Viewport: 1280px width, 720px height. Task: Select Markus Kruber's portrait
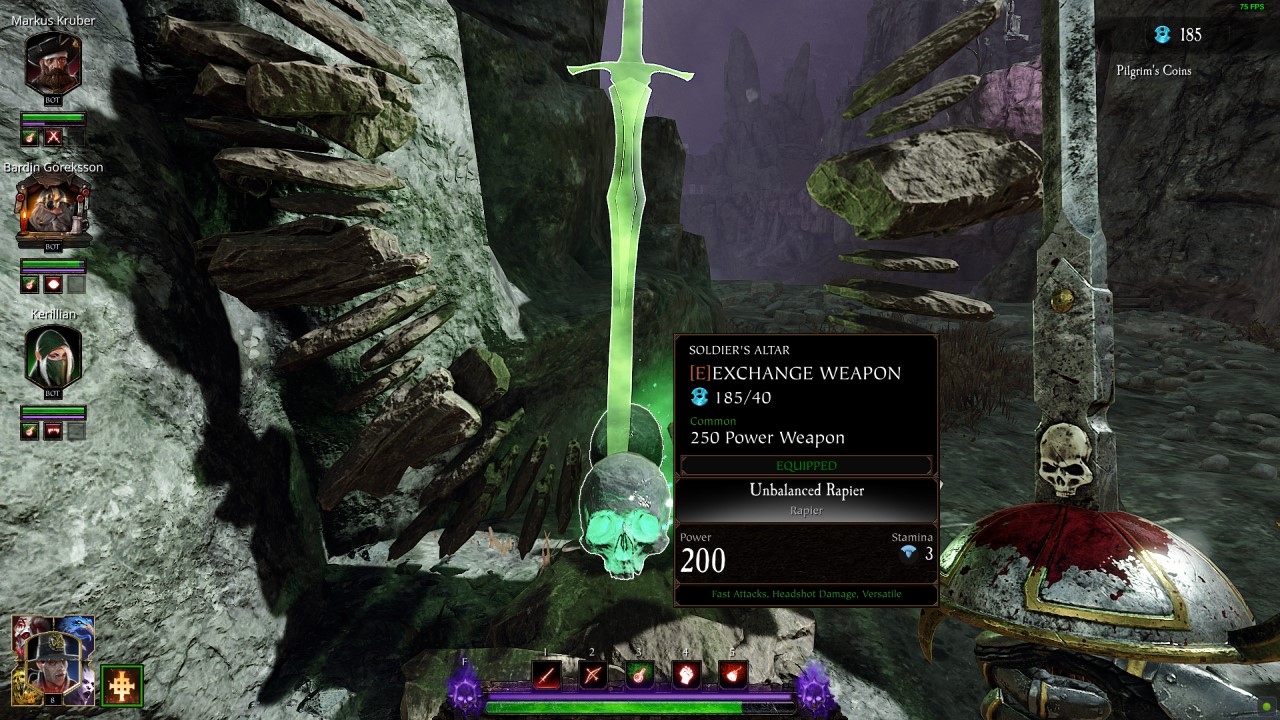coord(53,62)
